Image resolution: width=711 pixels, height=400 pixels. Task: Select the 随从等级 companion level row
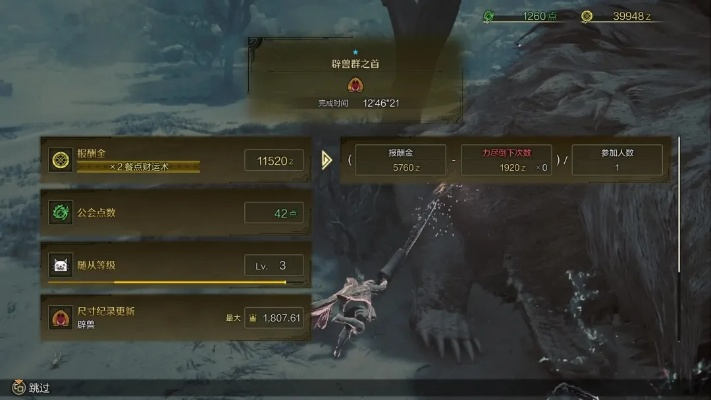[175, 265]
